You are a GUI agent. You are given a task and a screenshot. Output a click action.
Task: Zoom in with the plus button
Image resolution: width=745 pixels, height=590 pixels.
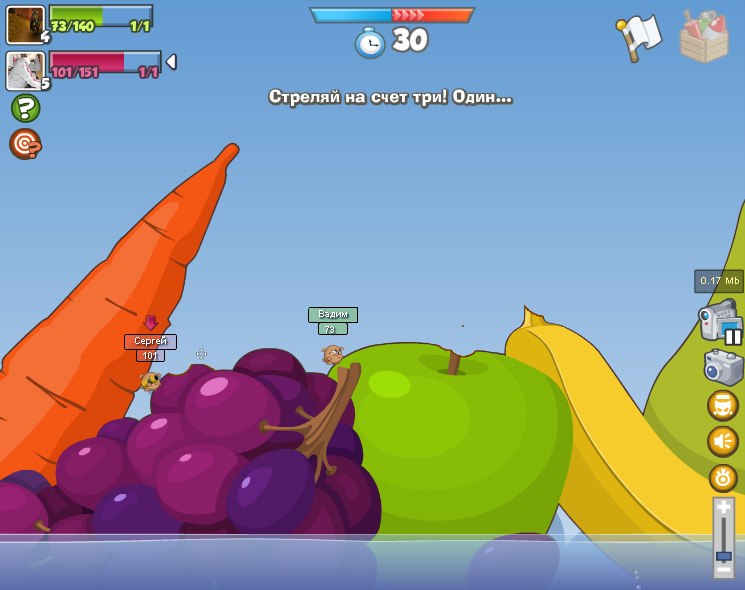point(724,508)
